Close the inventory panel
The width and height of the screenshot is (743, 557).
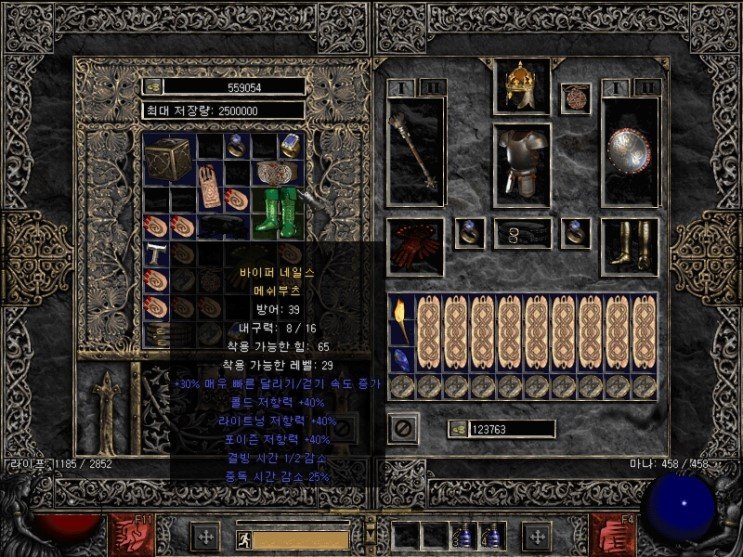pyautogui.click(x=403, y=428)
